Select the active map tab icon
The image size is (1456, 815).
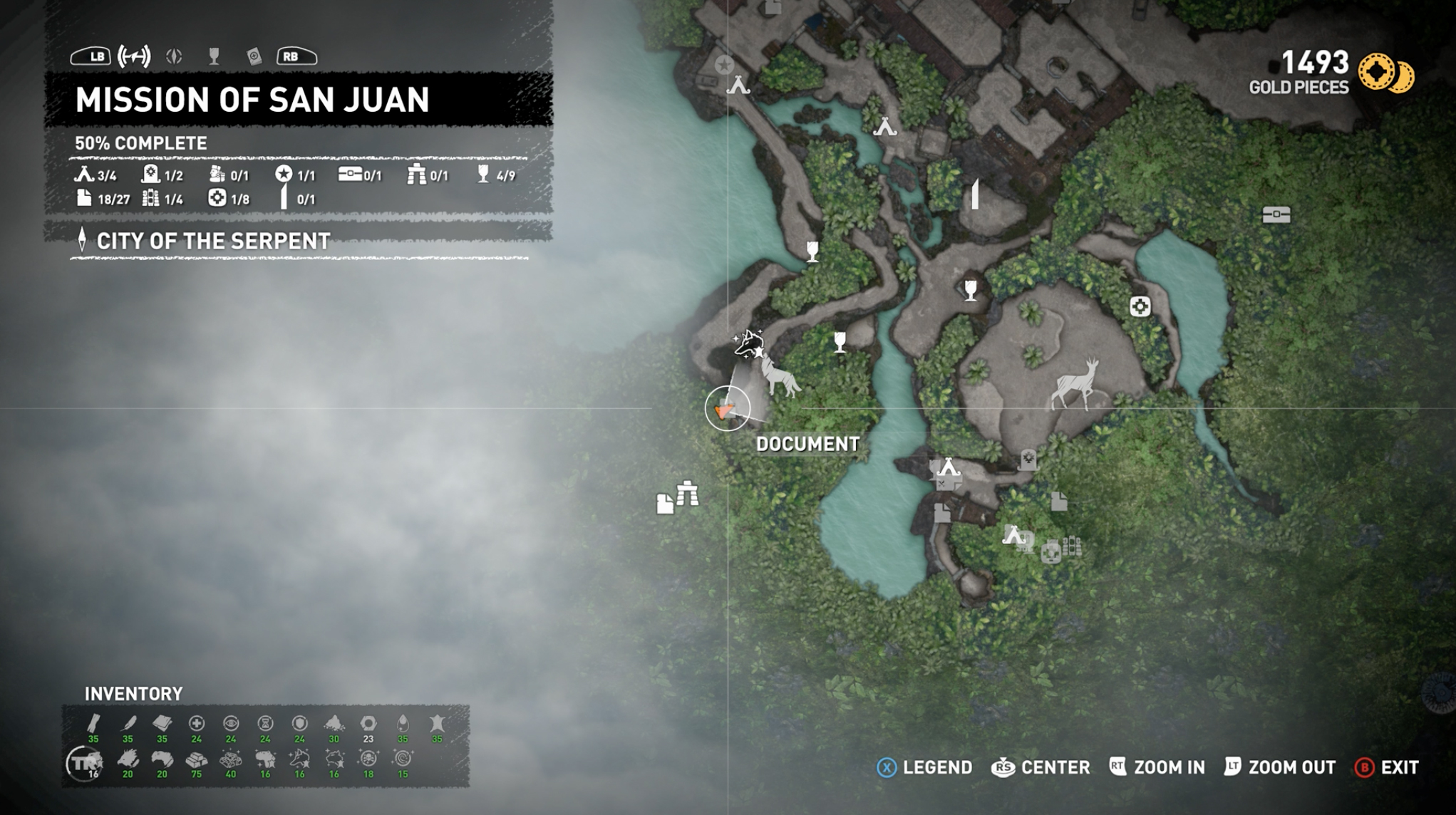click(x=134, y=56)
